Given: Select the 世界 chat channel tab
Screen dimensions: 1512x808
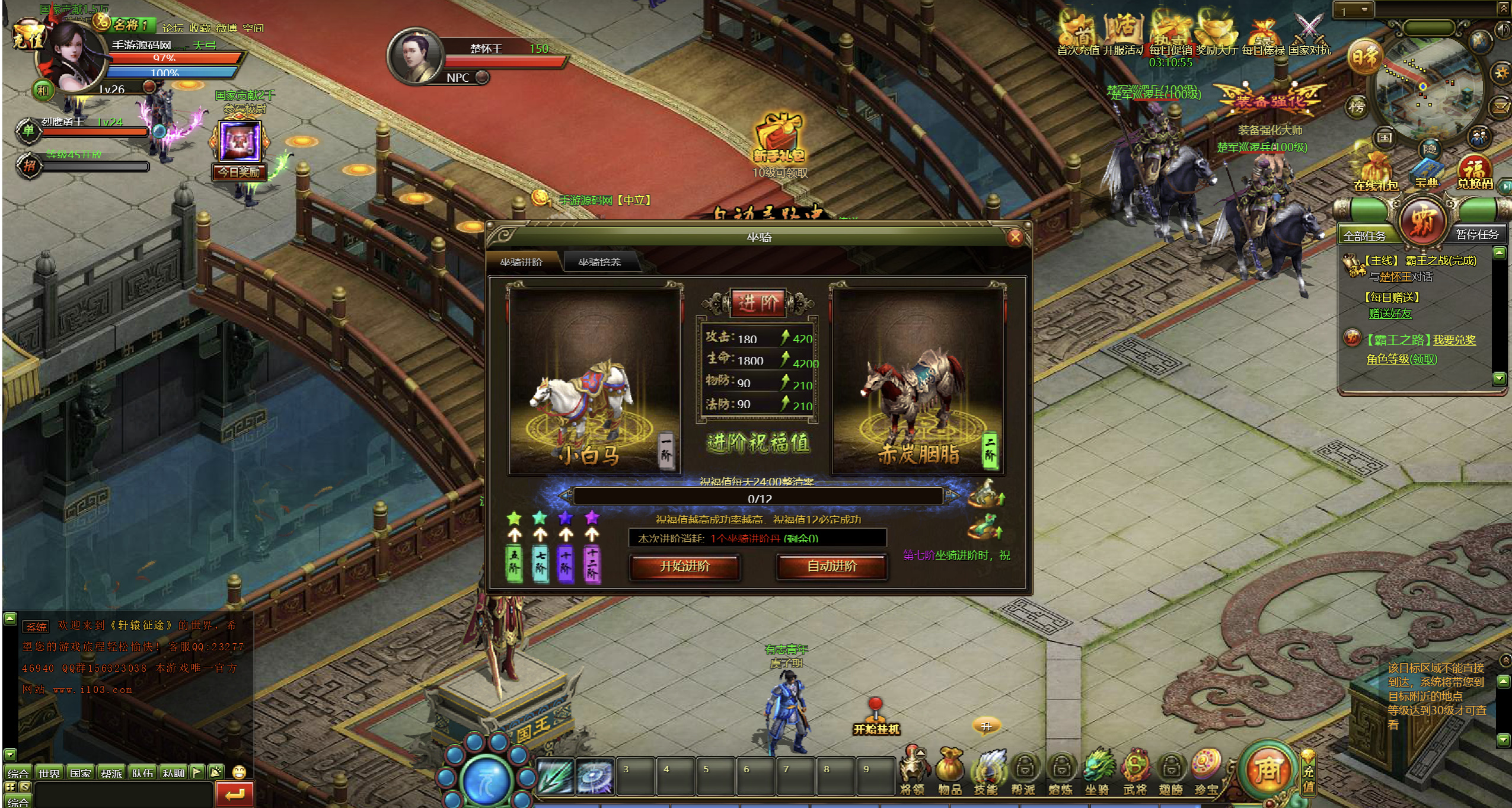Looking at the screenshot, I should pos(49,773).
